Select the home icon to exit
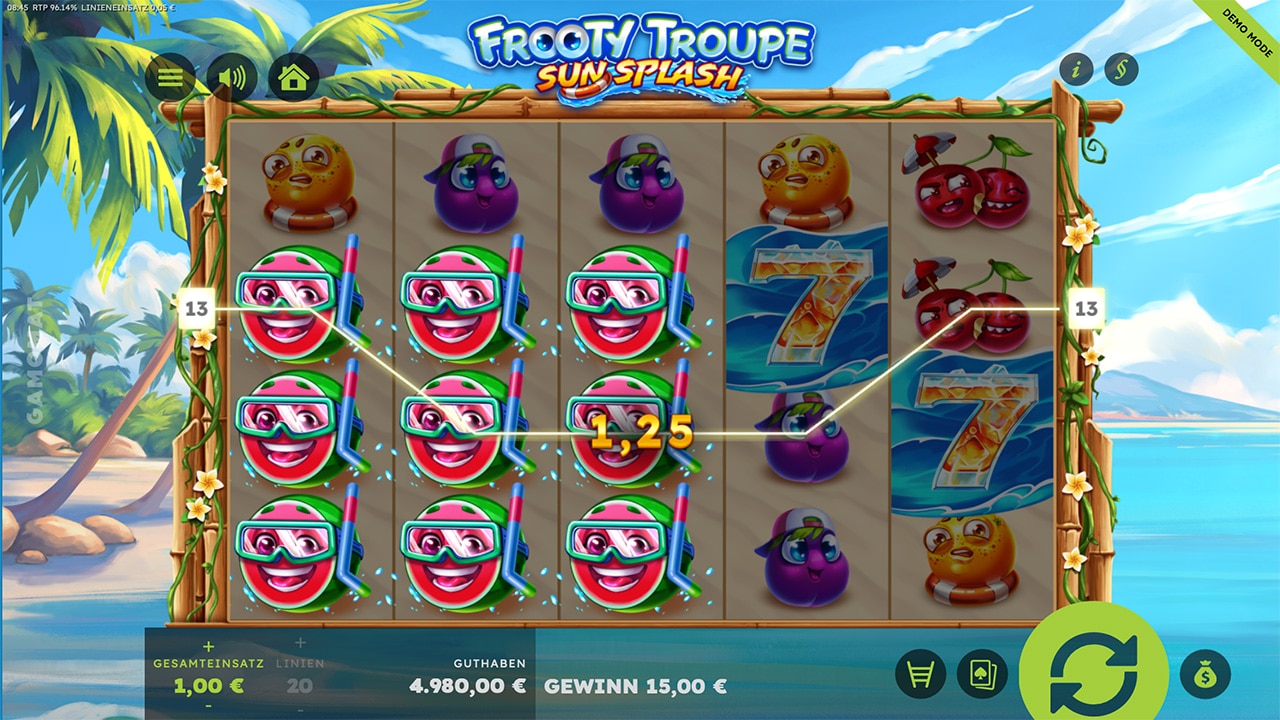 293,77
